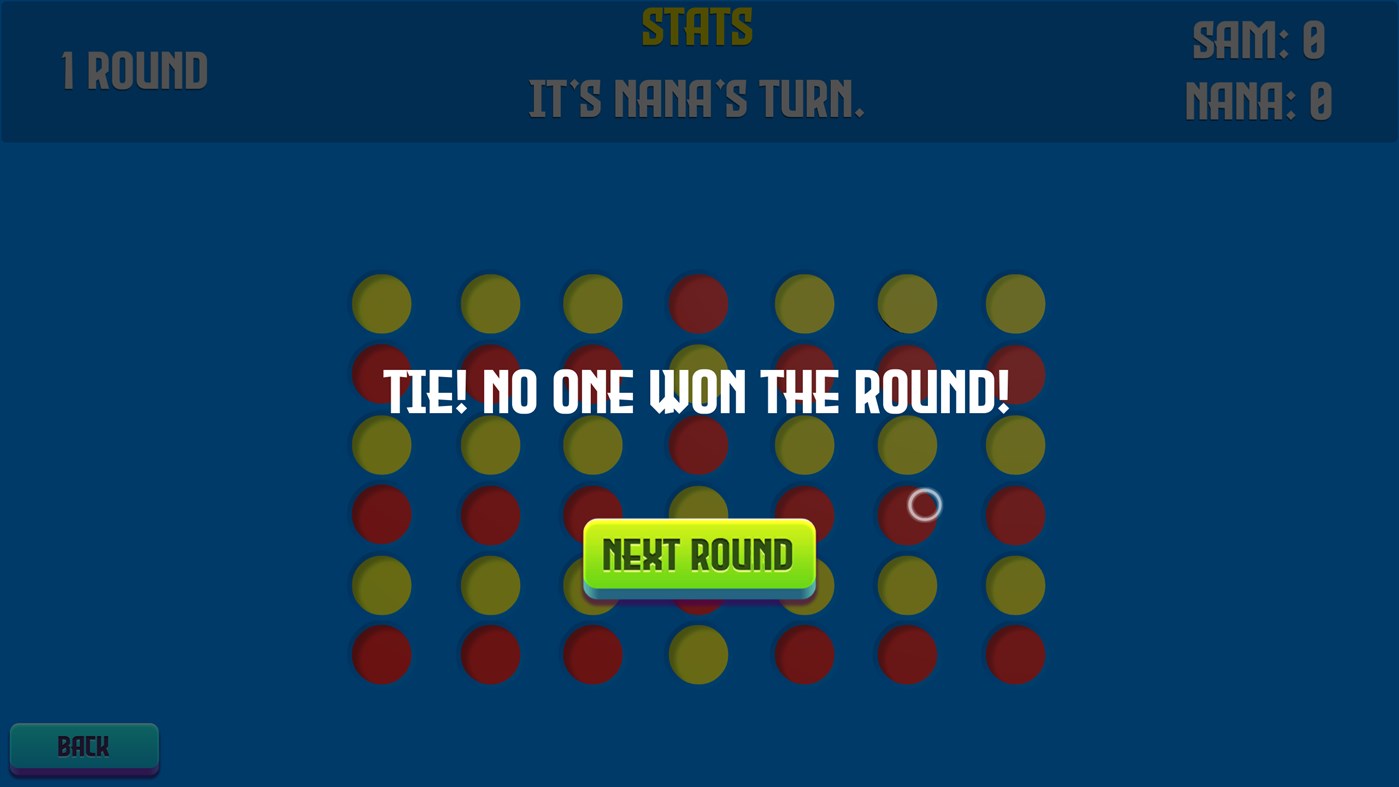This screenshot has height=787, width=1399.
Task: Click the yellow disc in the top-left corner
Action: click(x=381, y=303)
